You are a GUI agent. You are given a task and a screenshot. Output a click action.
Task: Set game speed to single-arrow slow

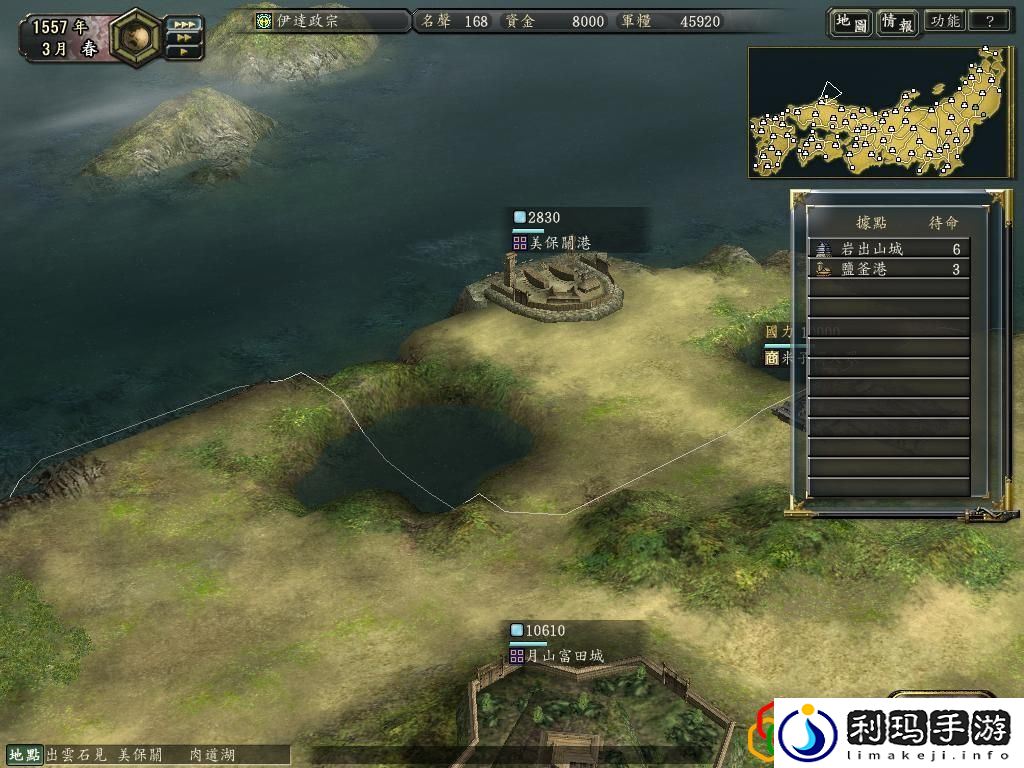[x=183, y=50]
